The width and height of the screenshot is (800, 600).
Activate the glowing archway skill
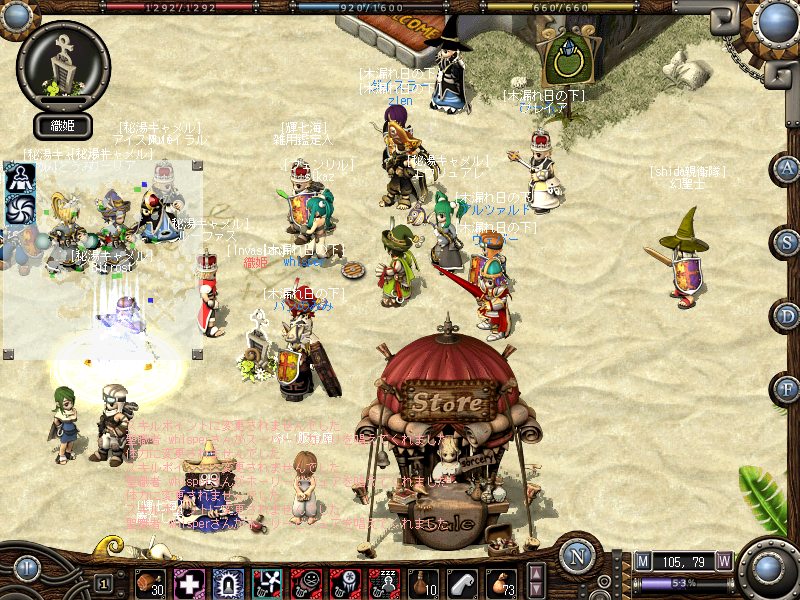[x=228, y=582]
